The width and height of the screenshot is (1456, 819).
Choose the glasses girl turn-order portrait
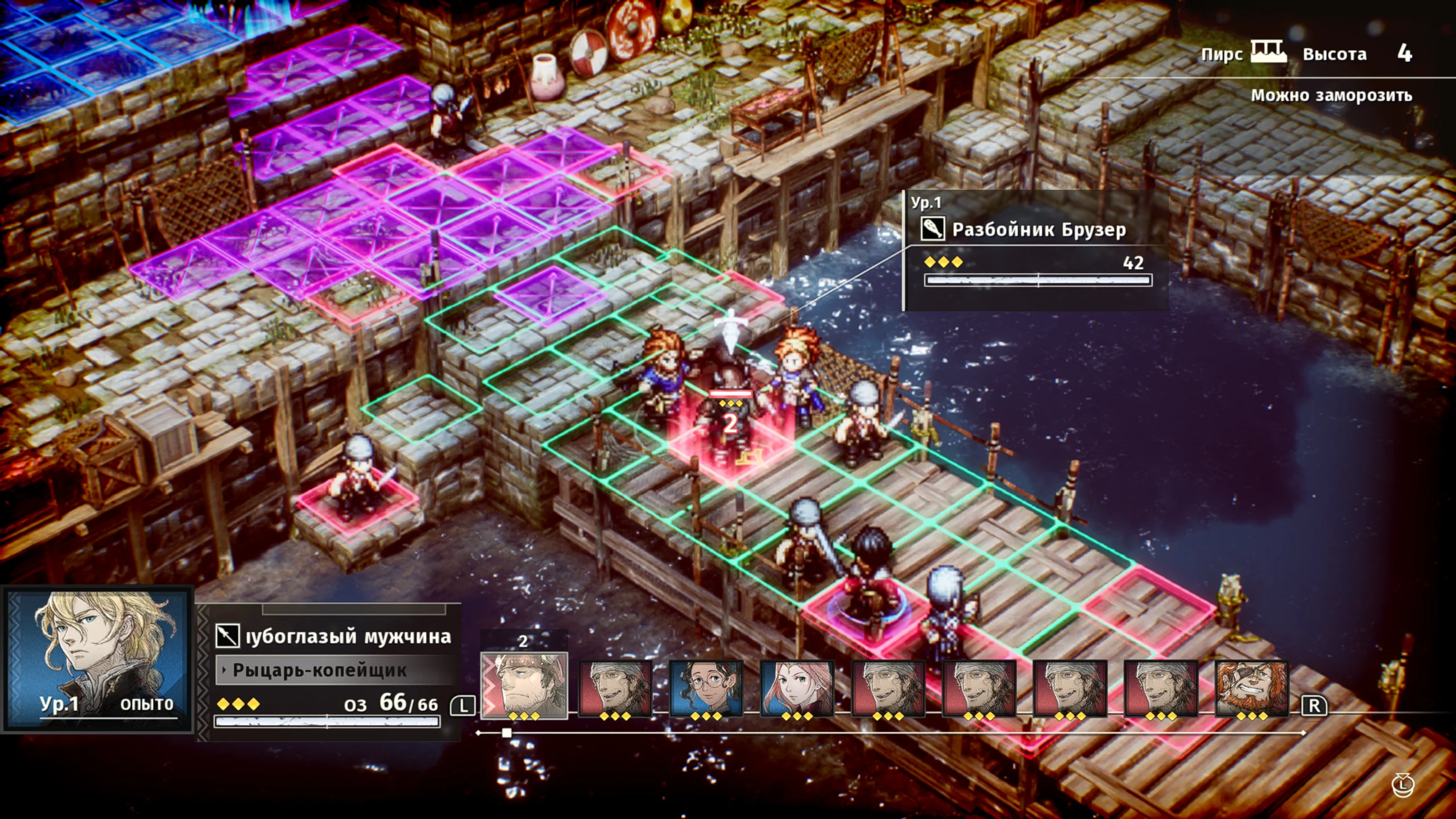click(x=706, y=688)
